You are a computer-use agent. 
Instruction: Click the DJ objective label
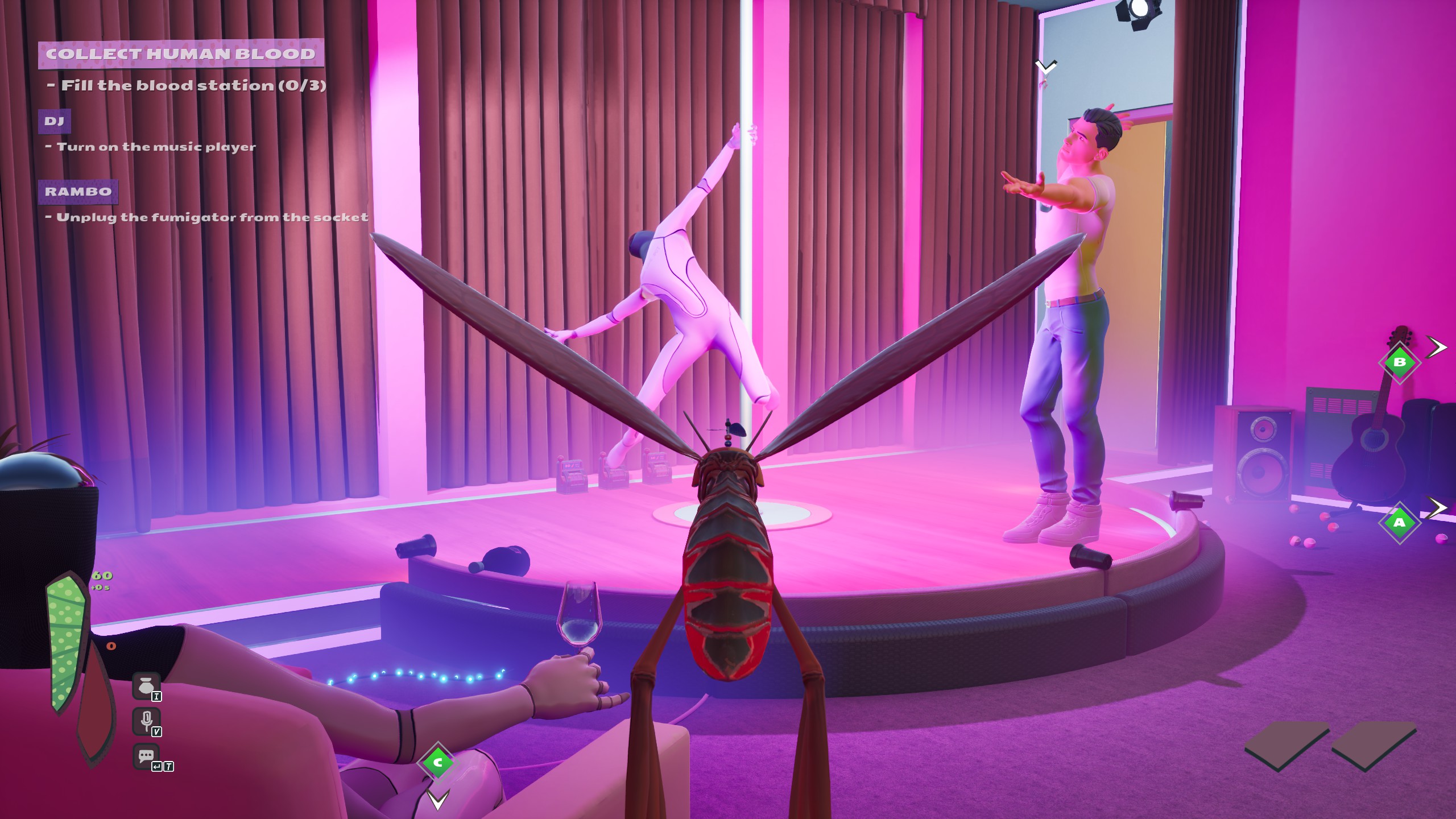tap(55, 122)
